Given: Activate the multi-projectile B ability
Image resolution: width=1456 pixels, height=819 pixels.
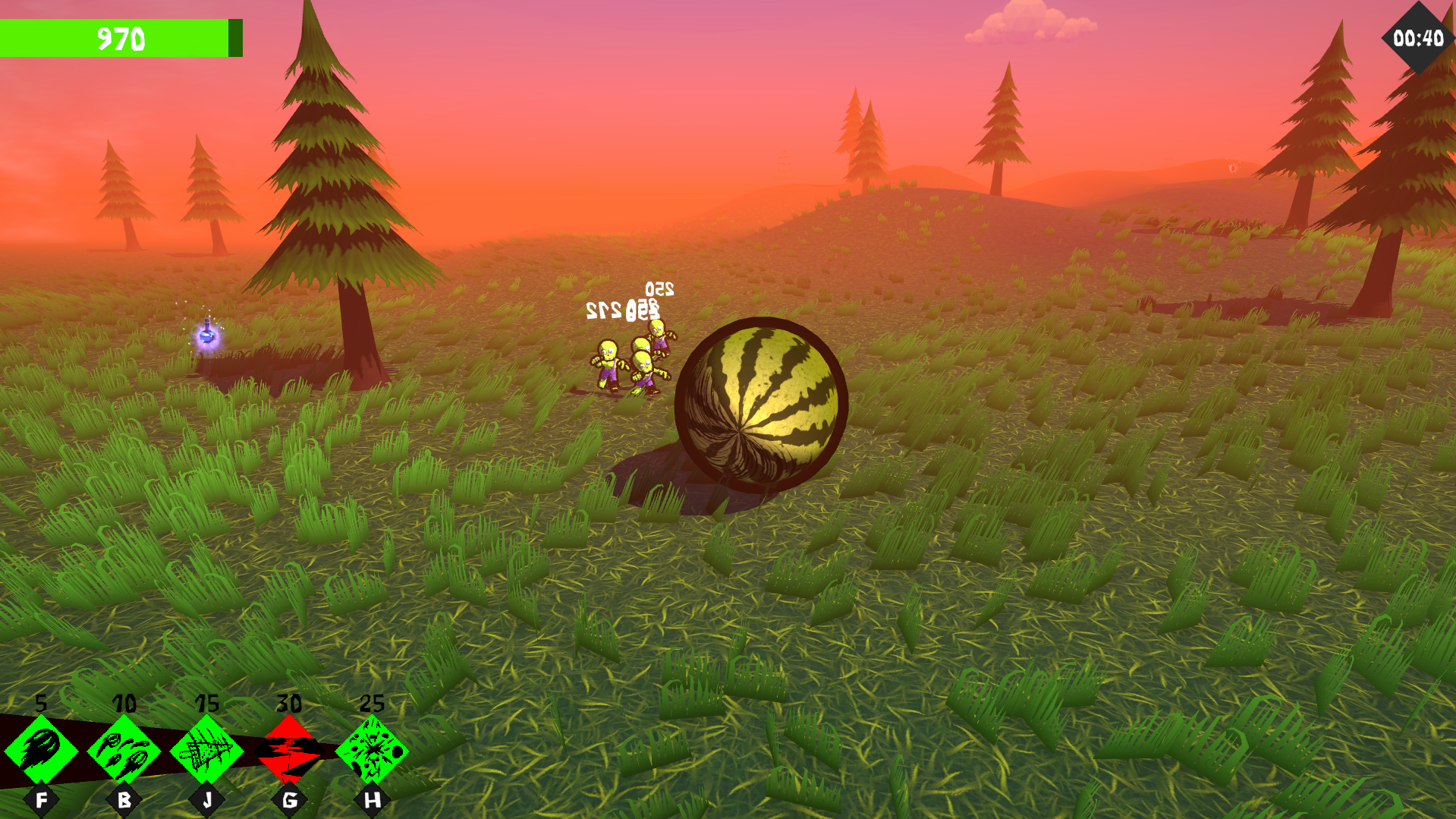Looking at the screenshot, I should 124,751.
